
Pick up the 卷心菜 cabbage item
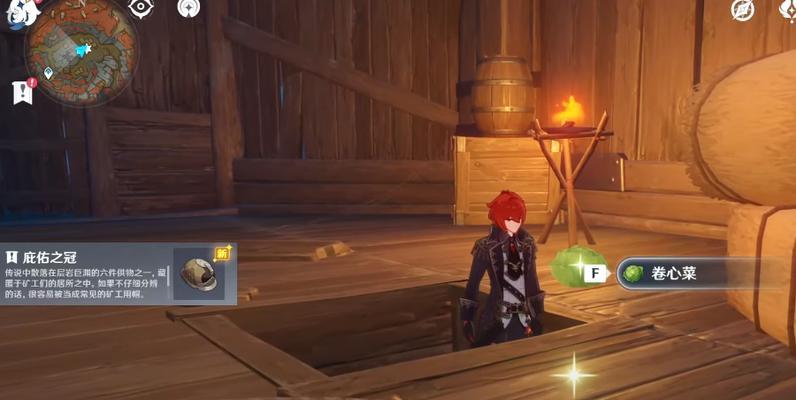(x=685, y=273)
